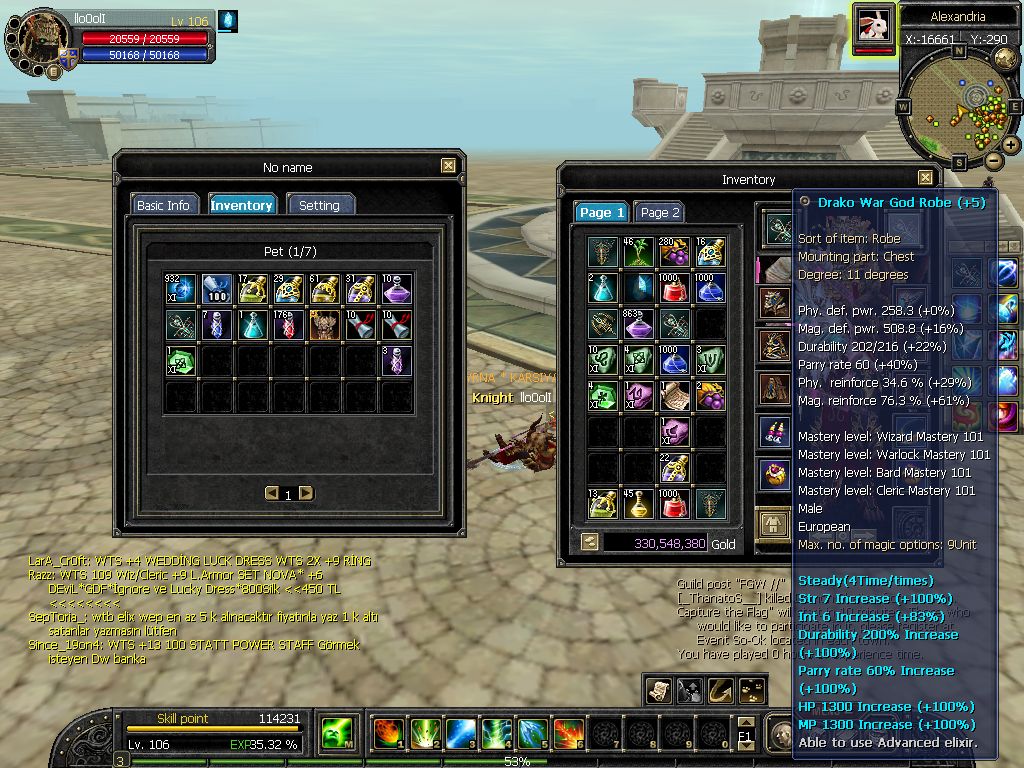Open the pet Setting tab
This screenshot has width=1024, height=768.
[320, 205]
